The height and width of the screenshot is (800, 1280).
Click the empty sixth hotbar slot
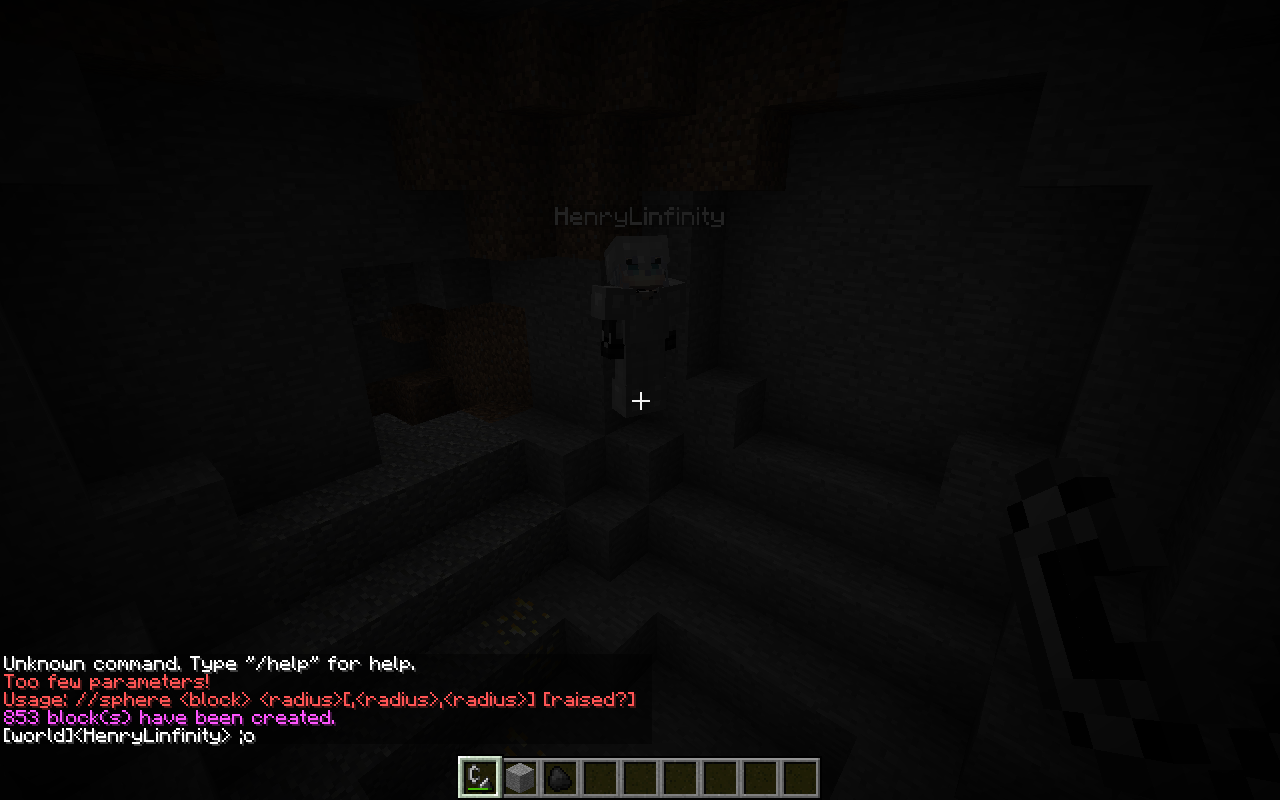678,775
